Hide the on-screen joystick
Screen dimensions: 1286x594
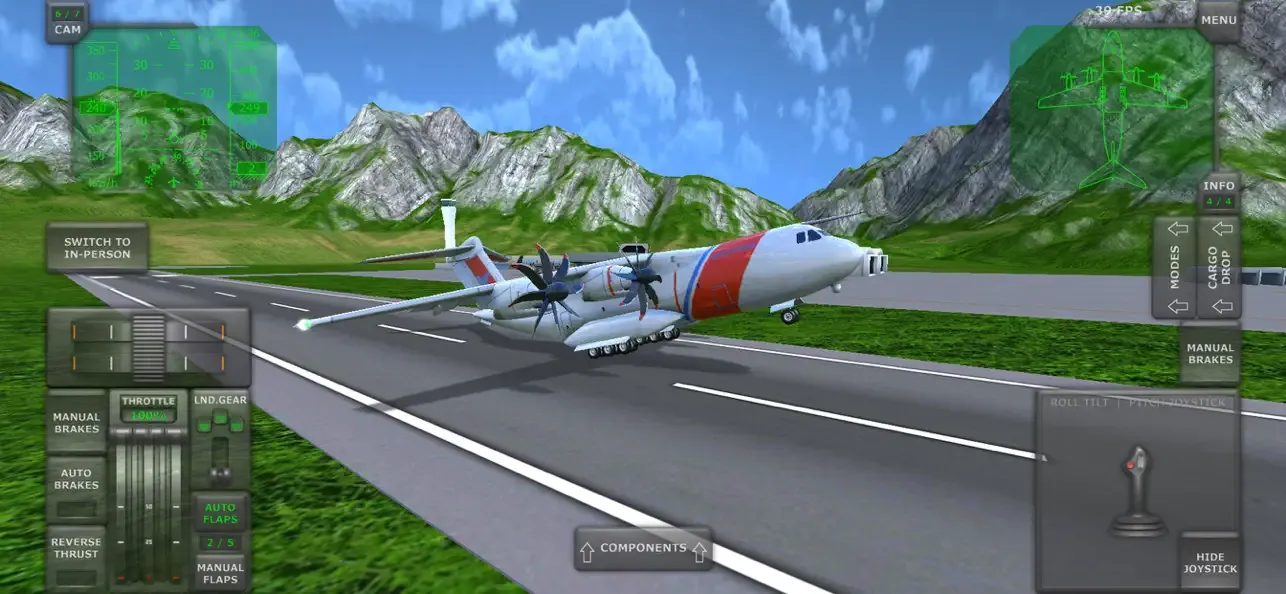(x=1210, y=562)
